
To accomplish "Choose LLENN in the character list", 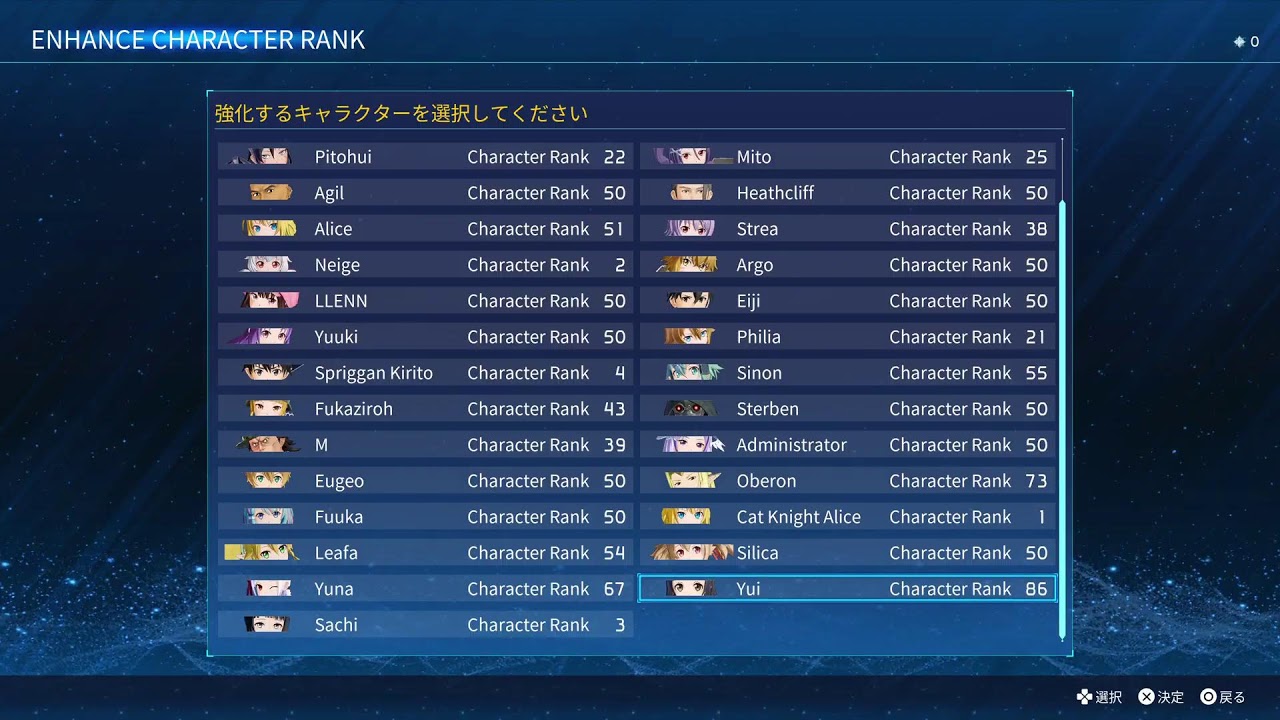I will click(425, 301).
